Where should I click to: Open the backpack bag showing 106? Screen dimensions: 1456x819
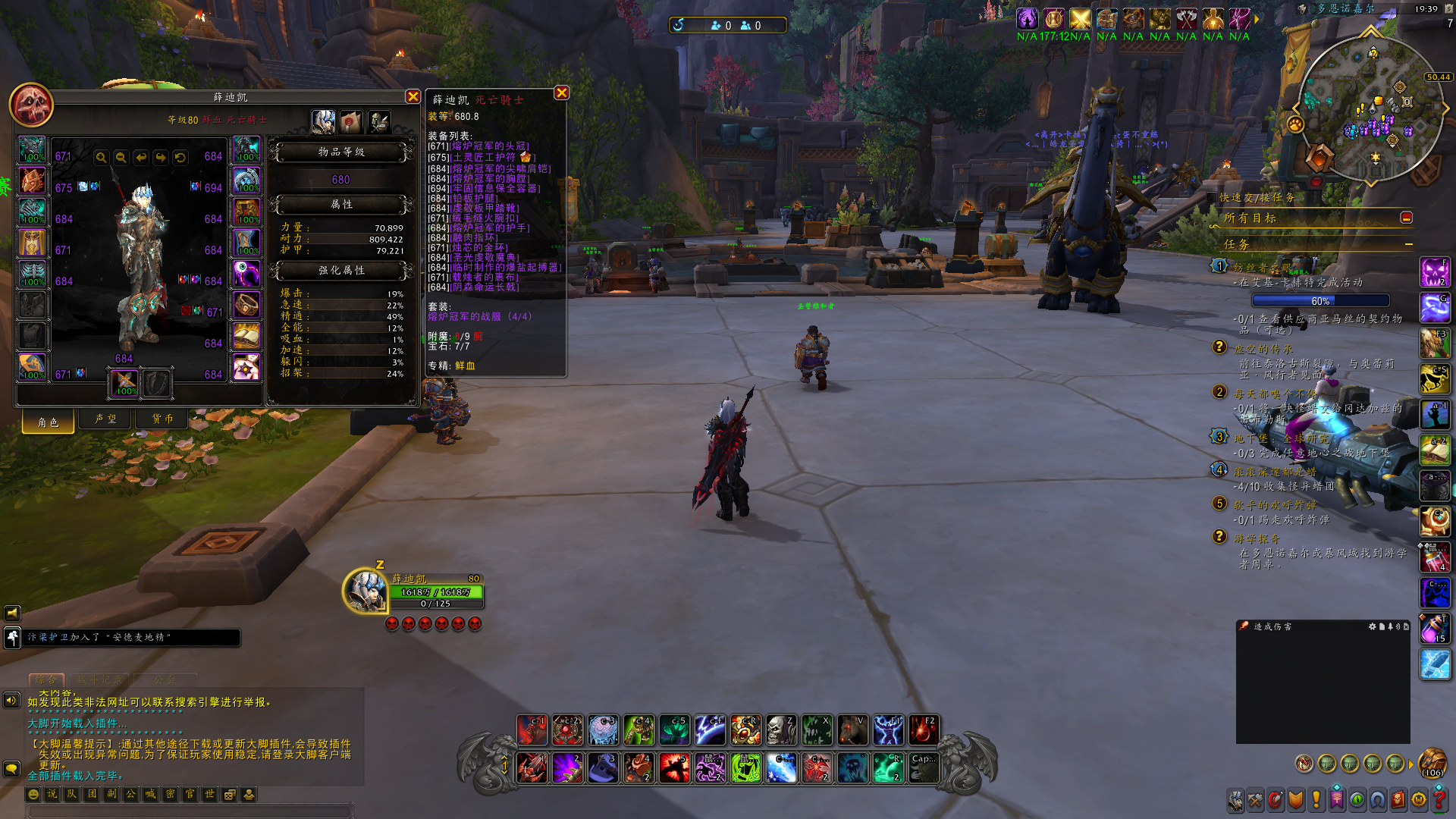pyautogui.click(x=1432, y=762)
